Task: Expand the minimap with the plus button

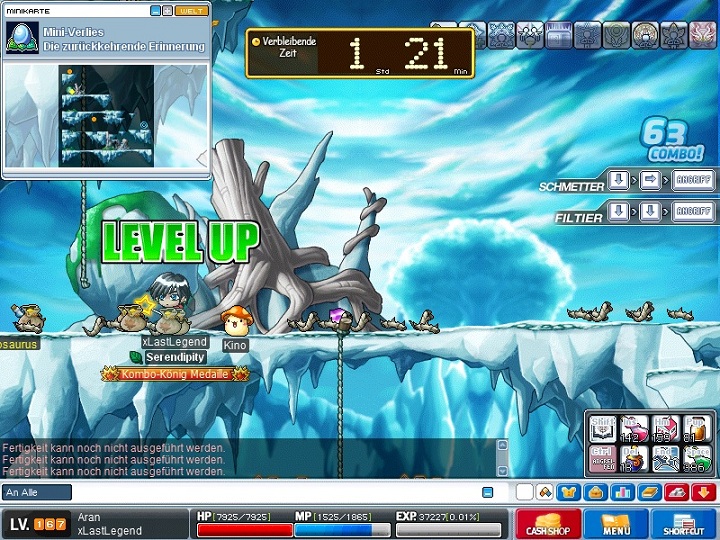Action: (x=168, y=10)
